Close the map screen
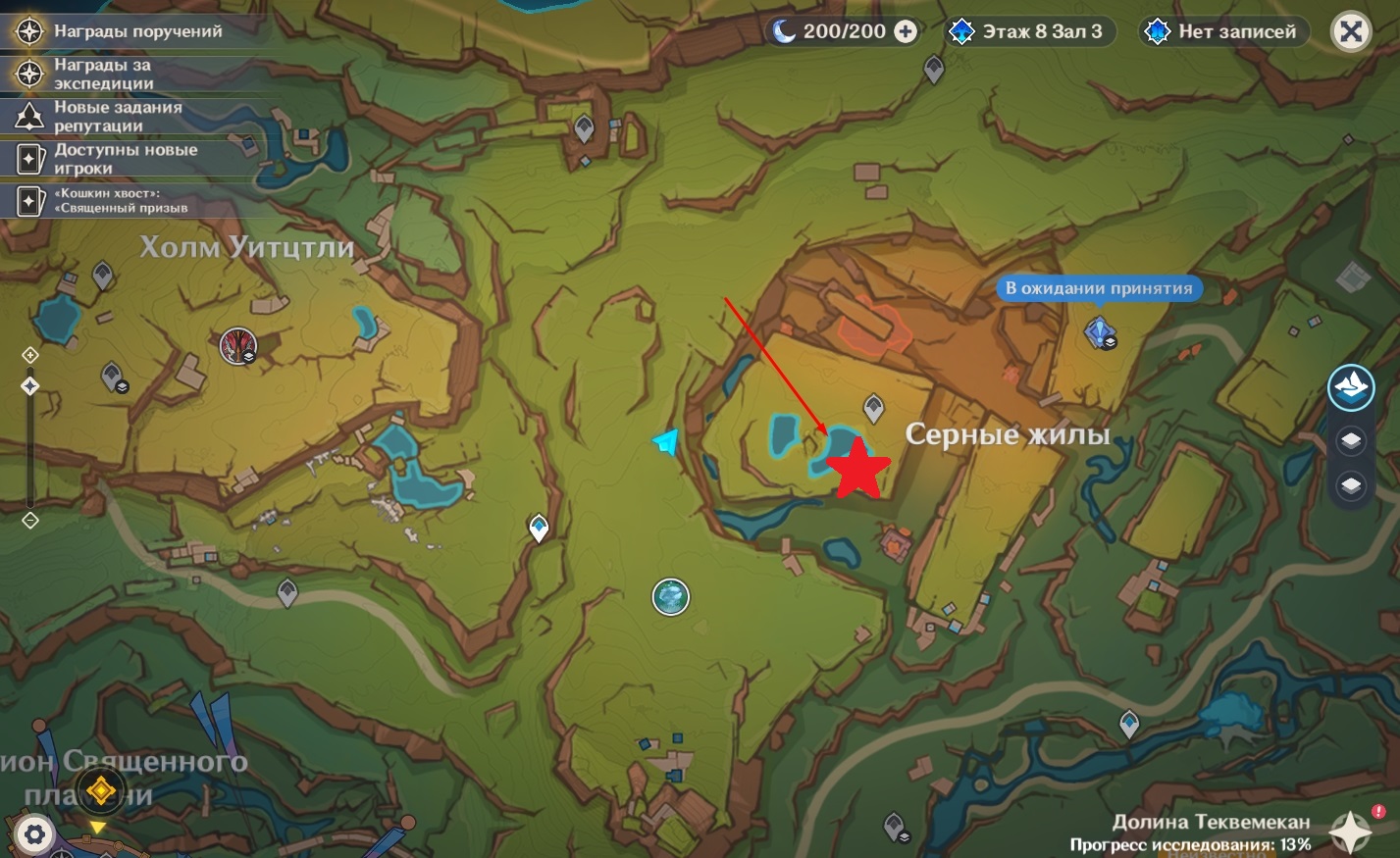 1350,32
